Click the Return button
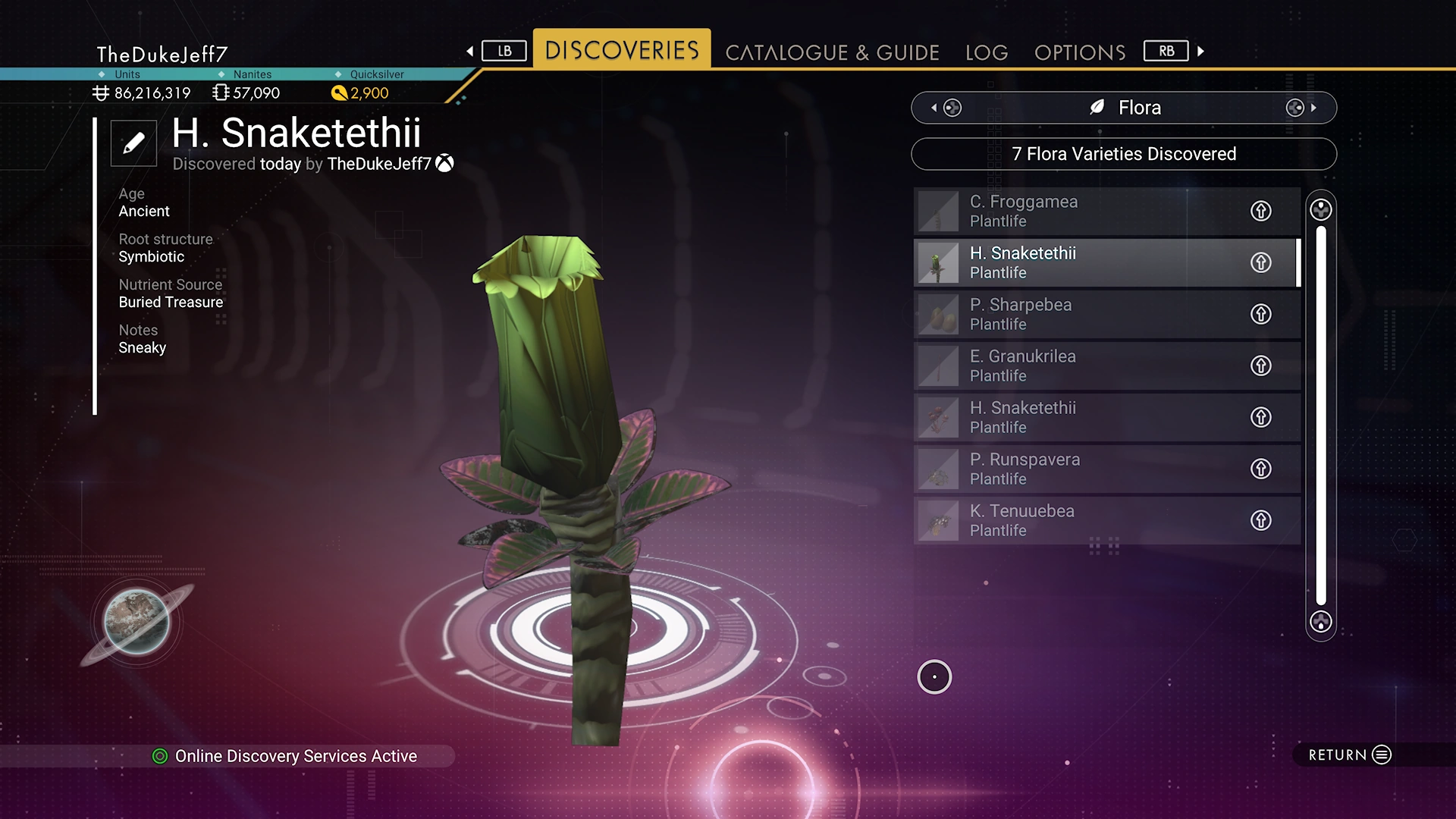 coord(1350,755)
